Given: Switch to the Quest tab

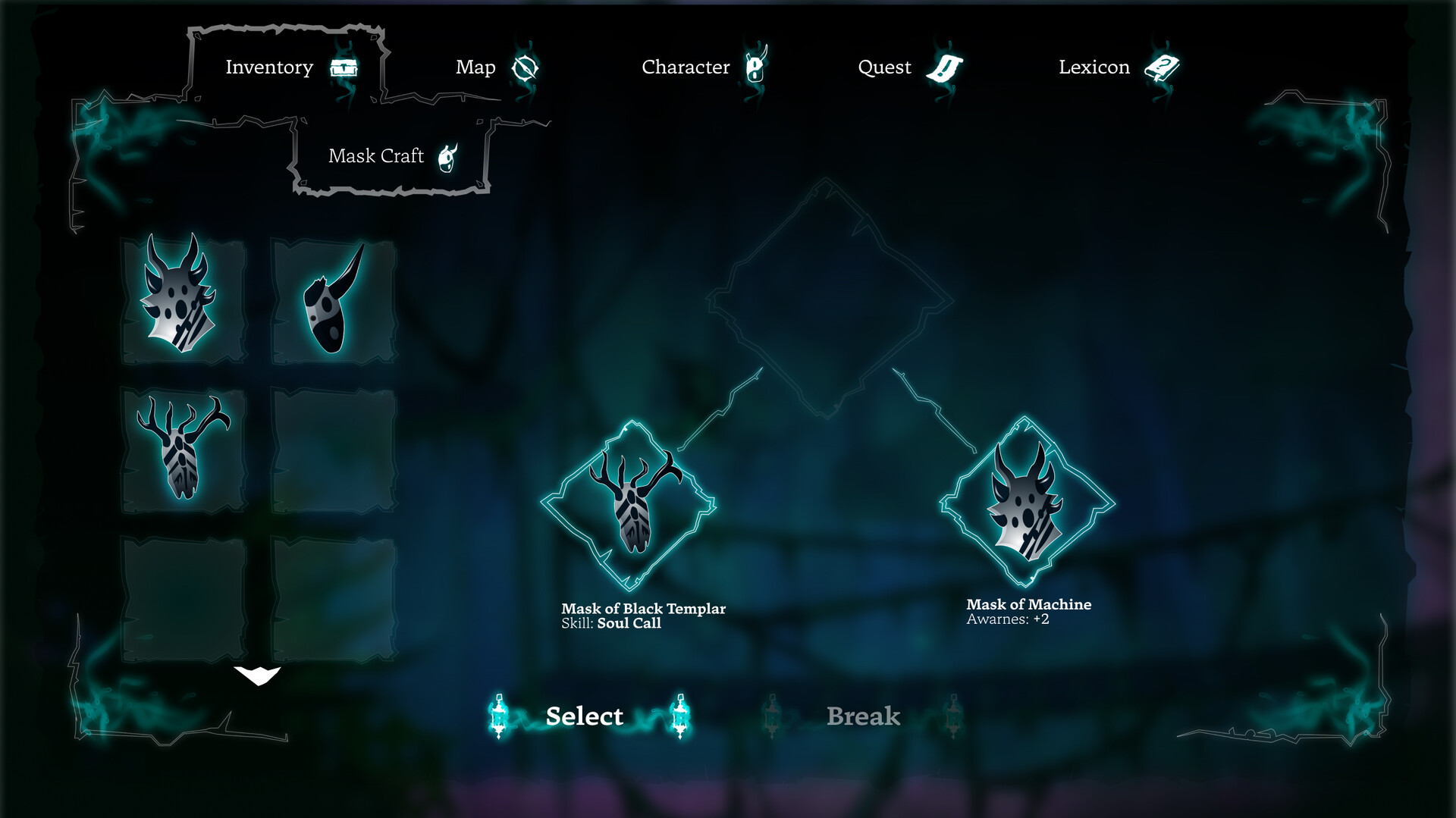Looking at the screenshot, I should point(884,67).
